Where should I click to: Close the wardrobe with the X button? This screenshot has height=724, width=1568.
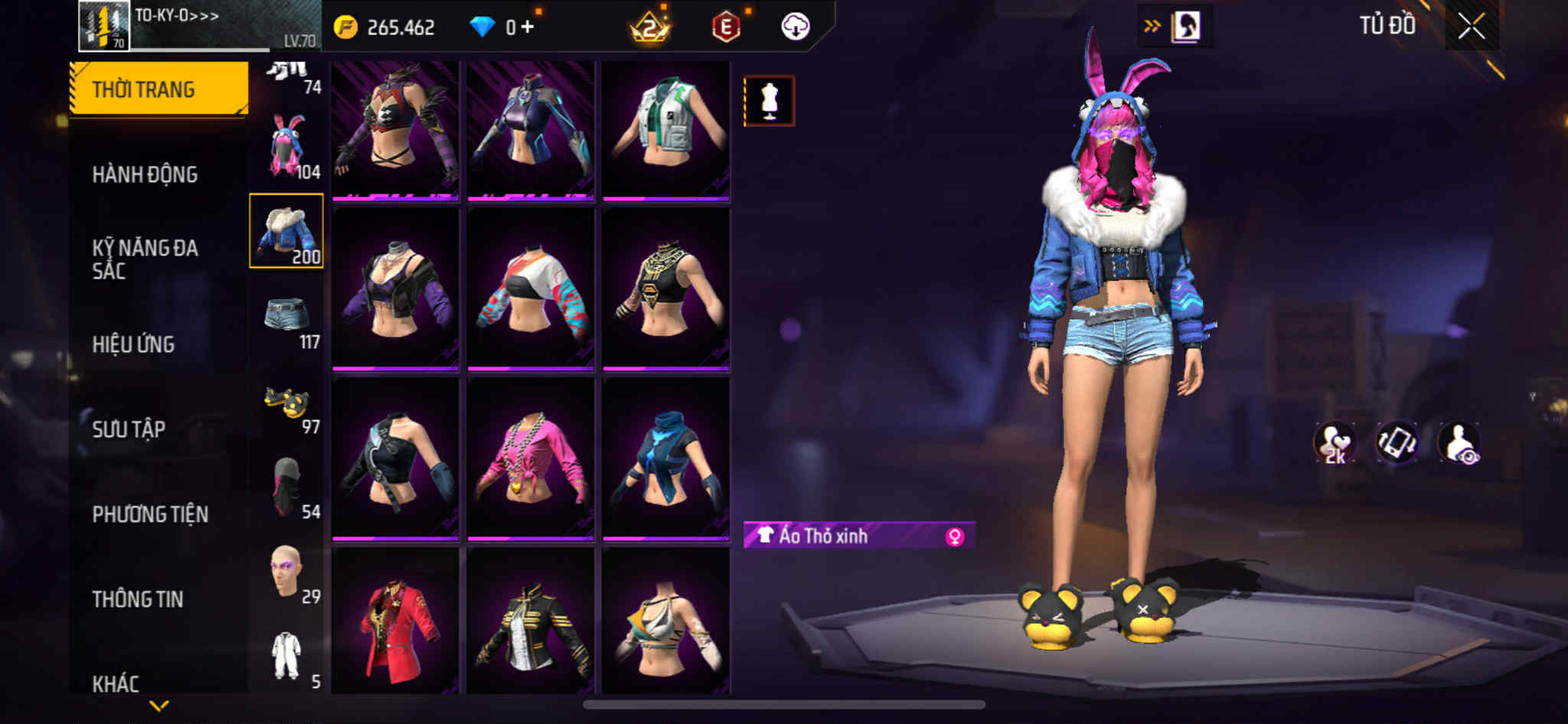point(1471,27)
